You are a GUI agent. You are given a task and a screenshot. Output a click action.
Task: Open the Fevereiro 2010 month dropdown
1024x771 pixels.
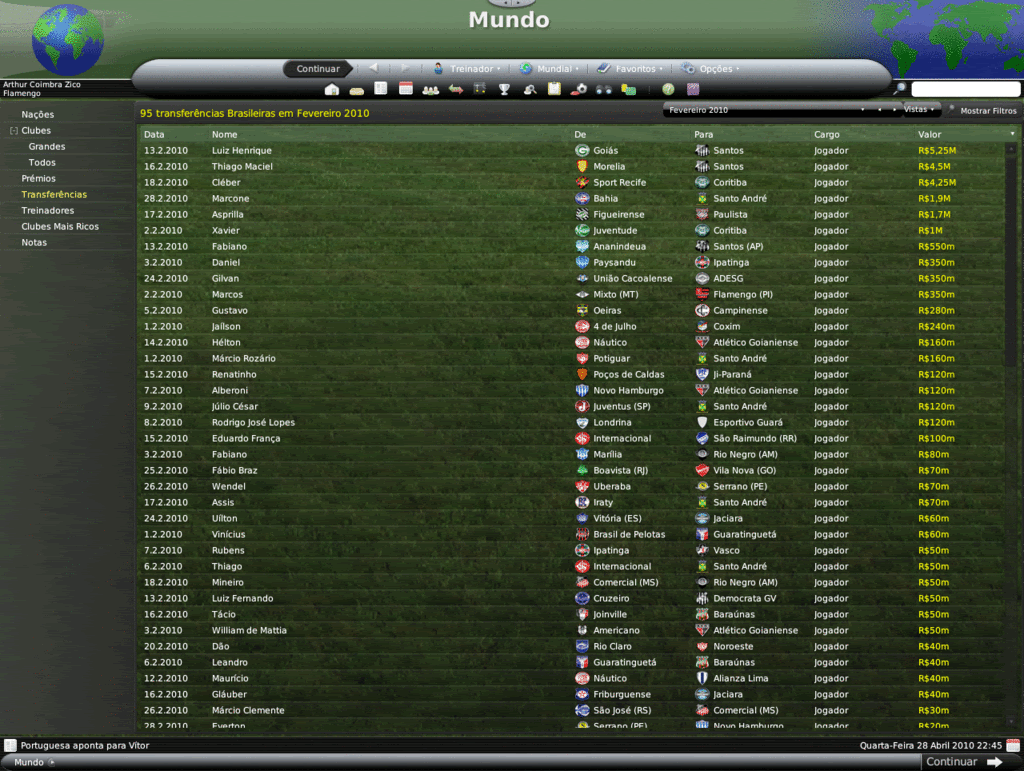[765, 110]
